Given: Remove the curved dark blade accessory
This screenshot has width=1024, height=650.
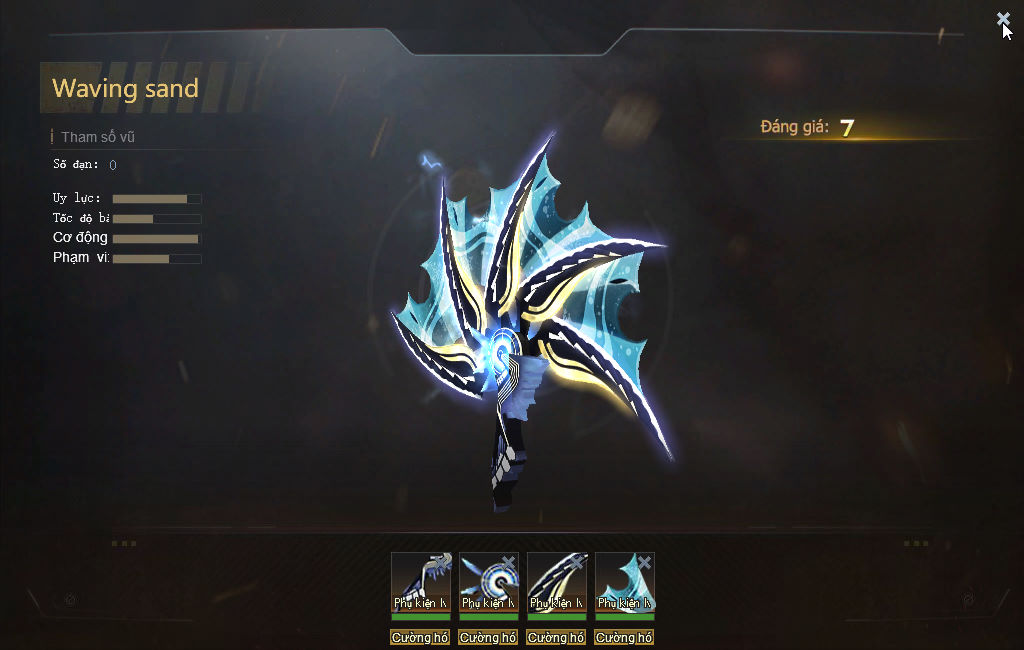Looking at the screenshot, I should [576, 562].
